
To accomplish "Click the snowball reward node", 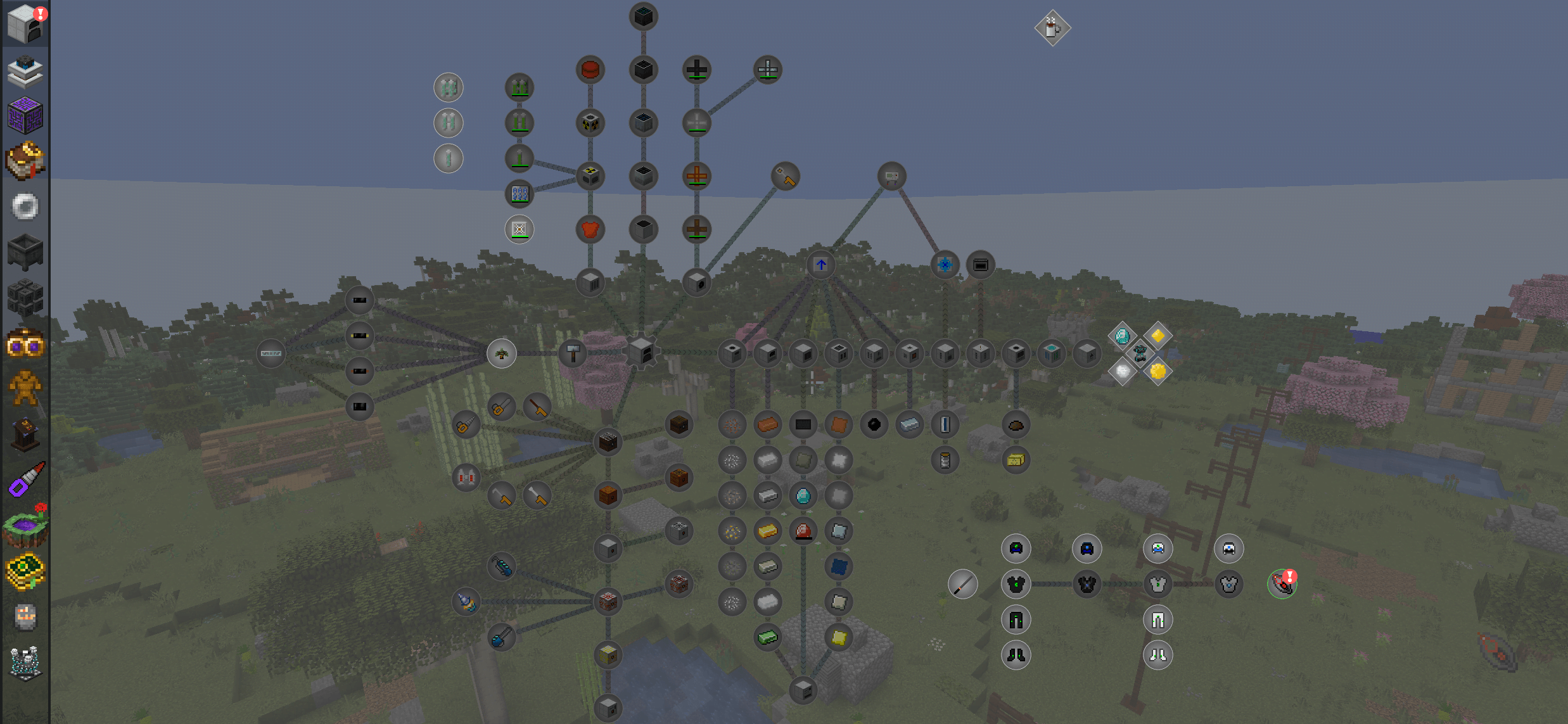I will pyautogui.click(x=1122, y=372).
